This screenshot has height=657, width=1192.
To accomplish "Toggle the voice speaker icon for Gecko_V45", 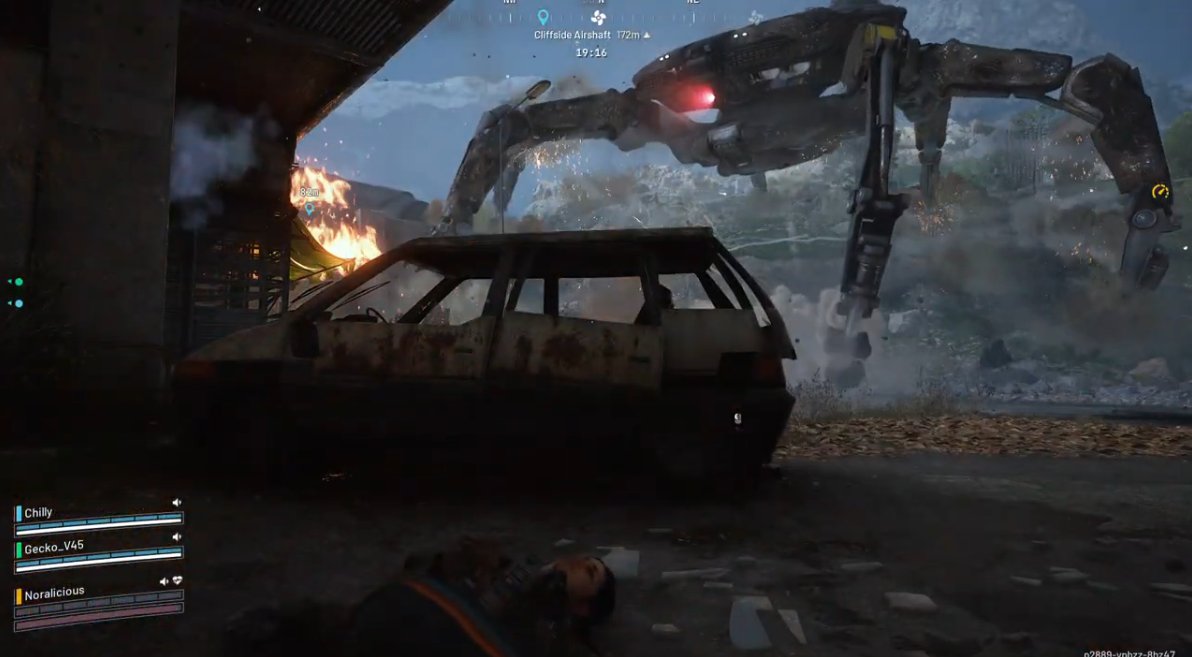I will point(177,537).
